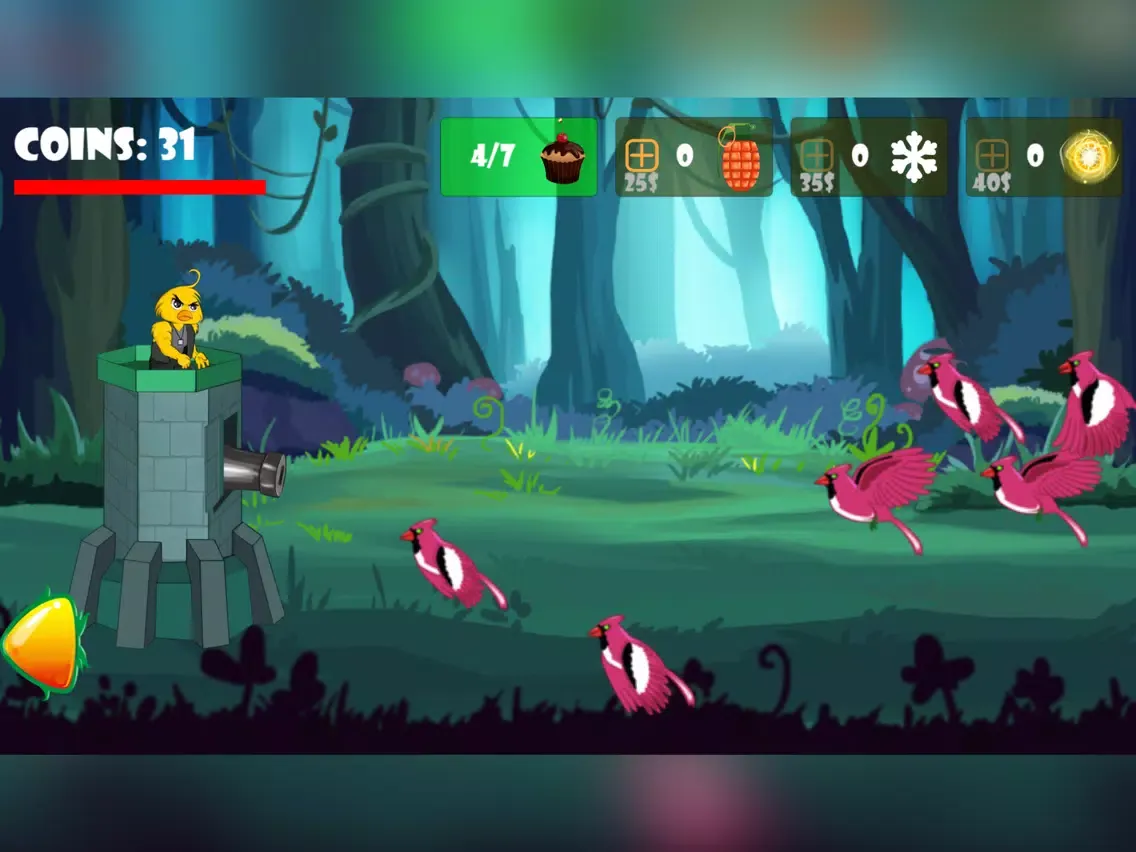Screen dimensions: 1136x852
Task: Trigger the glowing yellow orb ability
Action: (1082, 157)
